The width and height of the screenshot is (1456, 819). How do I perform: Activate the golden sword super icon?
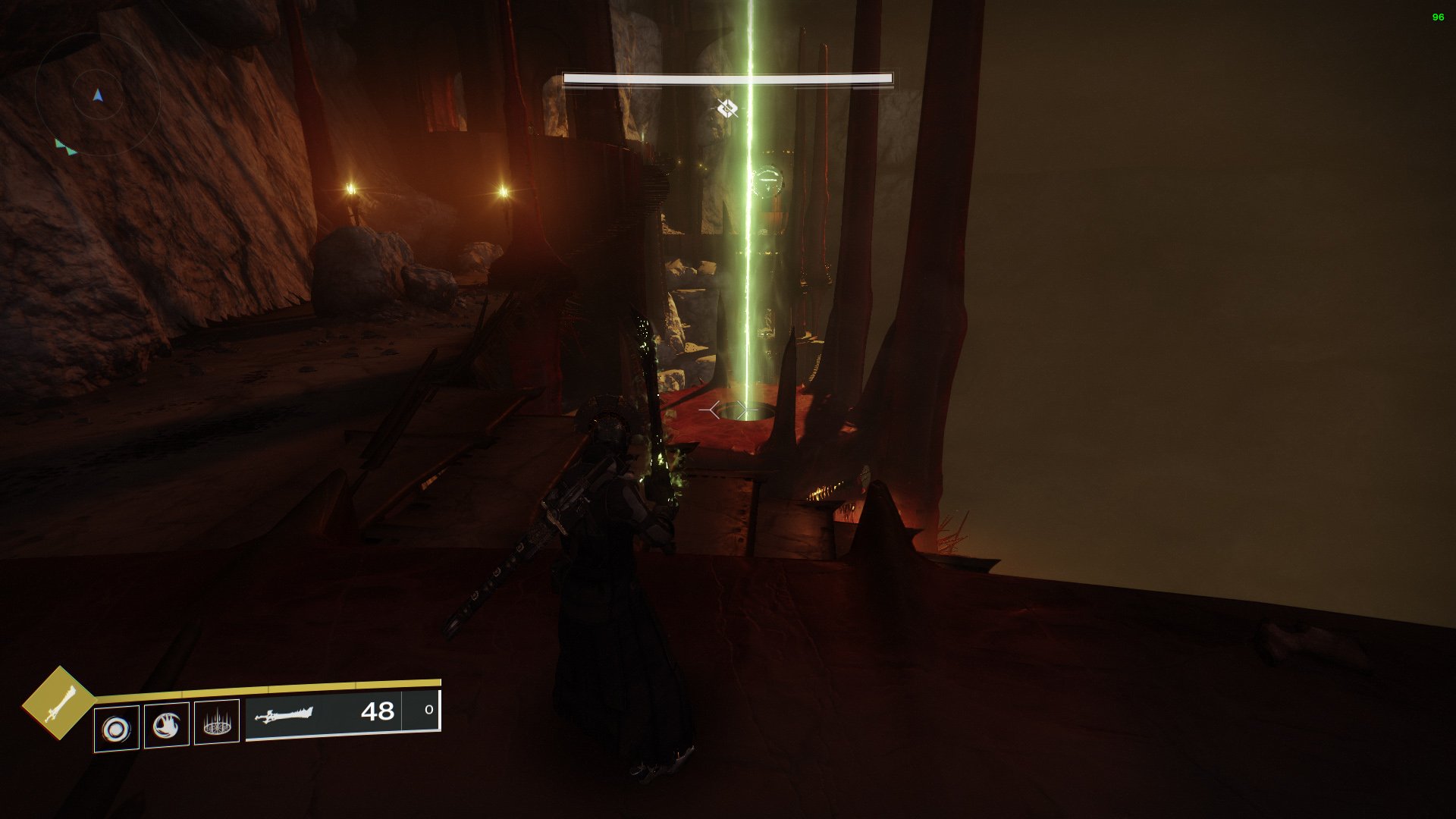click(x=58, y=702)
